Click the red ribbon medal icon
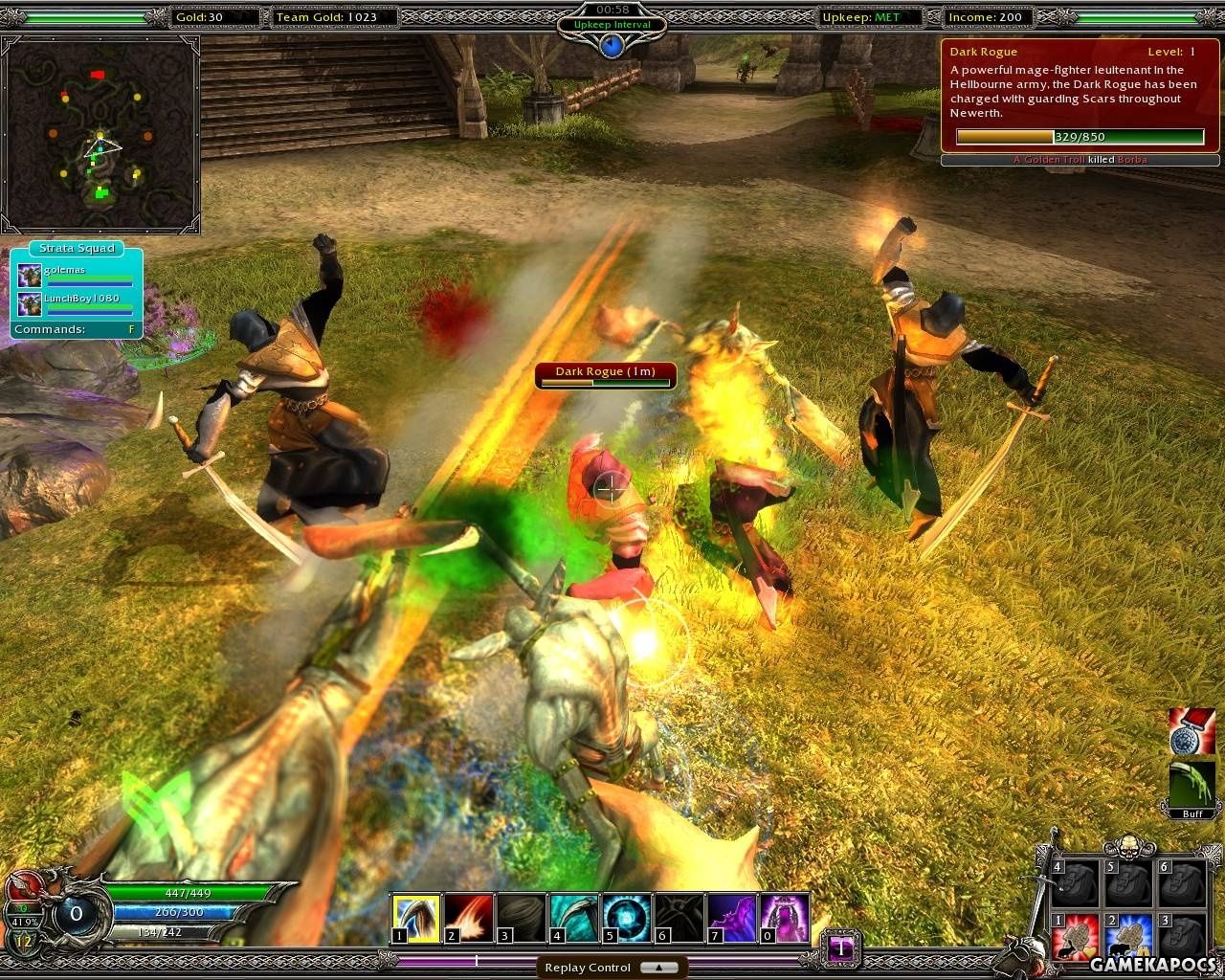The height and width of the screenshot is (980, 1225). coord(1192,731)
